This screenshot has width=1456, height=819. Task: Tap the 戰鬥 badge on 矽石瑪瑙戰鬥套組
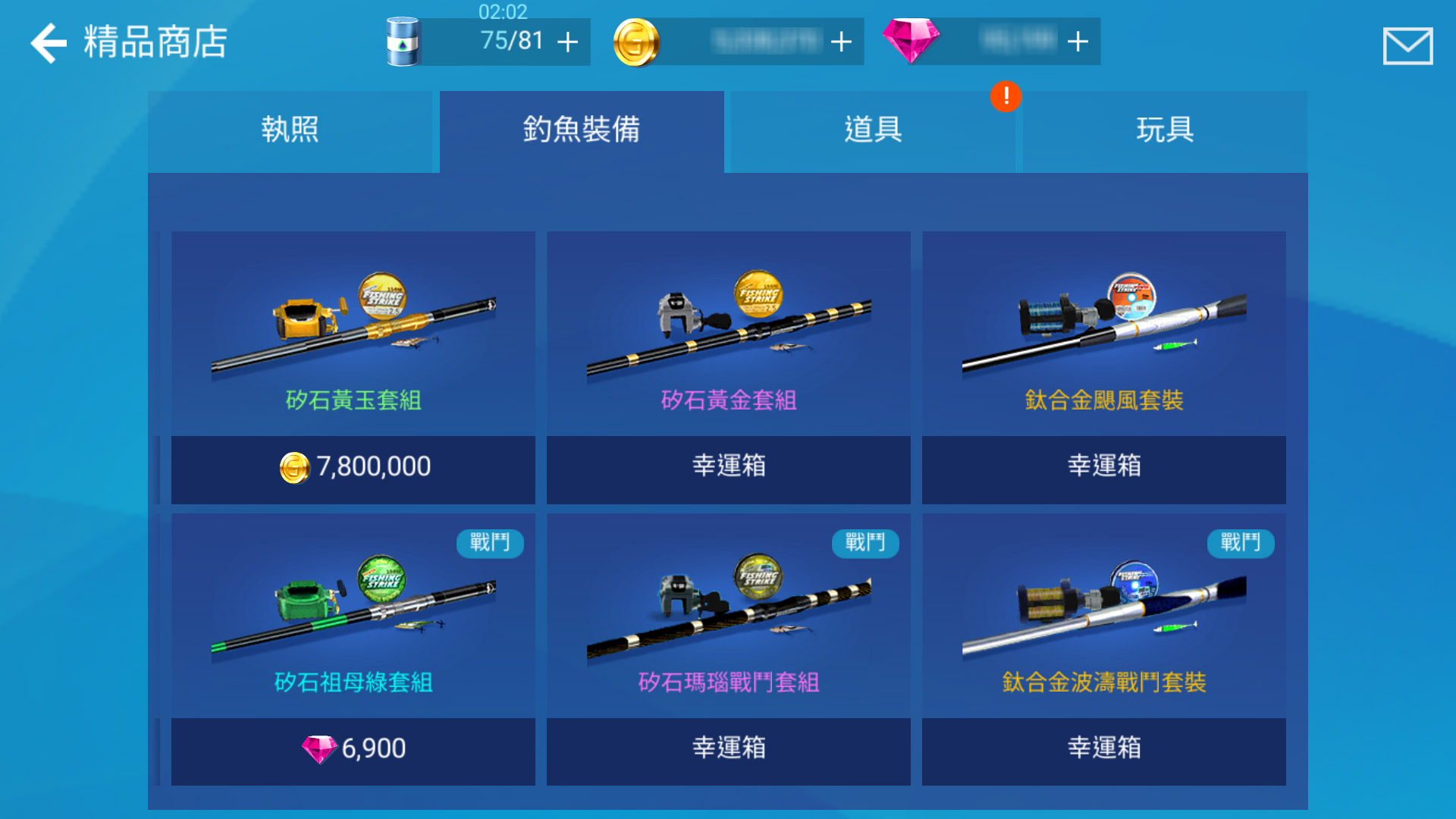click(x=865, y=544)
